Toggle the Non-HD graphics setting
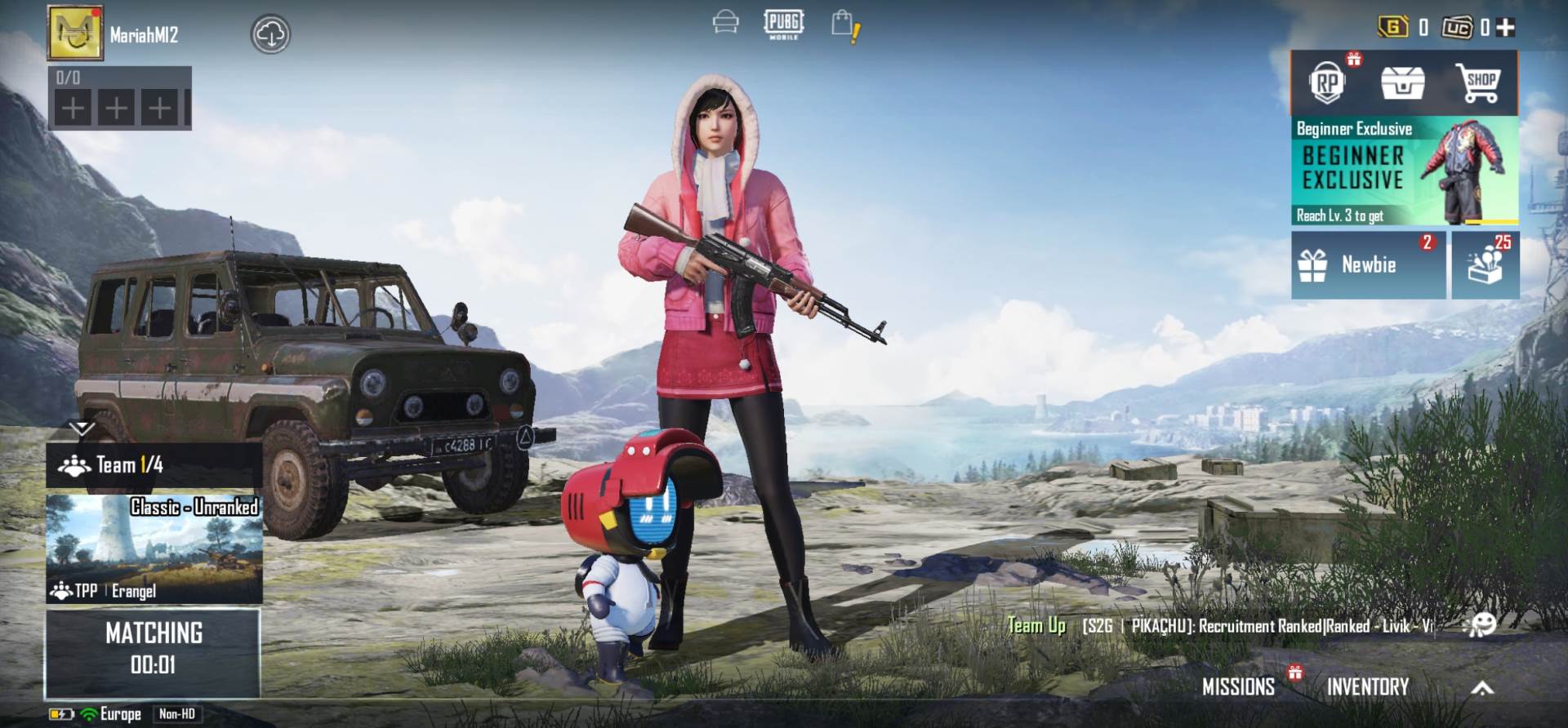Viewport: 1568px width, 728px height. pyautogui.click(x=178, y=714)
